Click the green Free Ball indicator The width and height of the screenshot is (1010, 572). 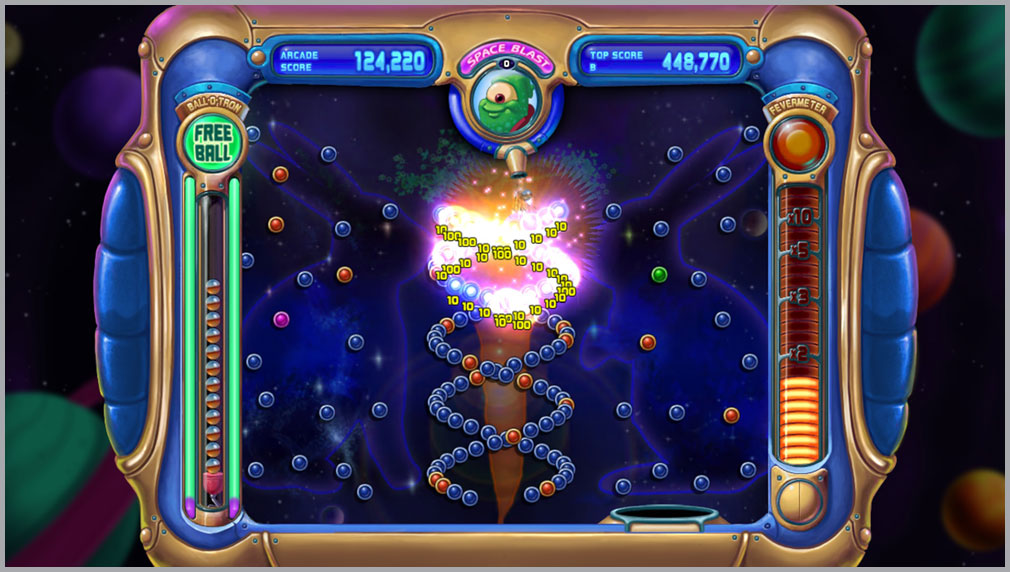tap(213, 144)
